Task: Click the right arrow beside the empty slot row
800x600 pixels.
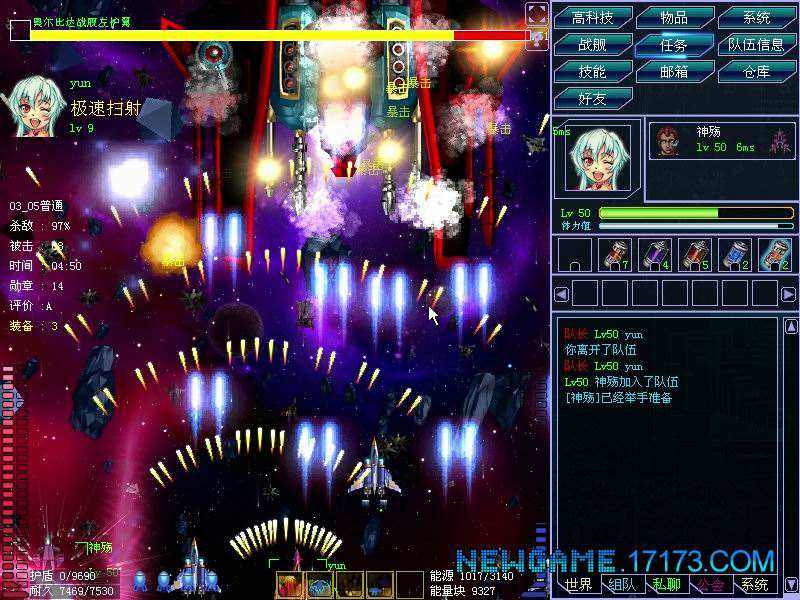Action: coord(786,294)
